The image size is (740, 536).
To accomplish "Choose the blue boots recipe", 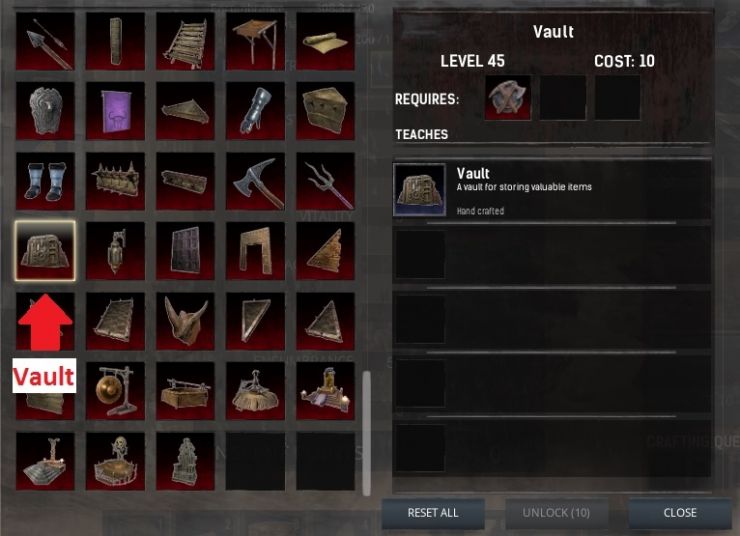I will coord(45,181).
